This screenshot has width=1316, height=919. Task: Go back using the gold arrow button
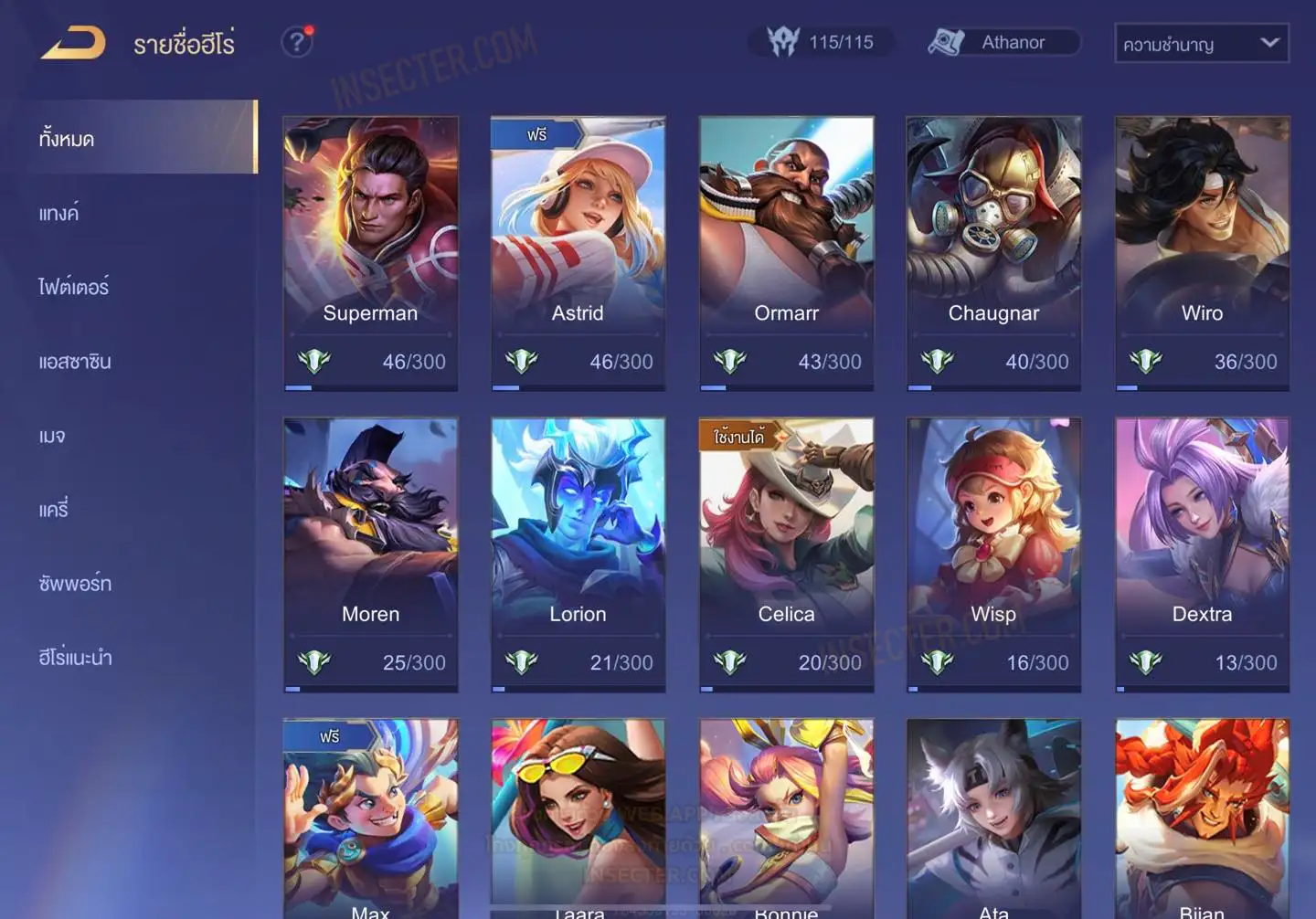click(73, 43)
